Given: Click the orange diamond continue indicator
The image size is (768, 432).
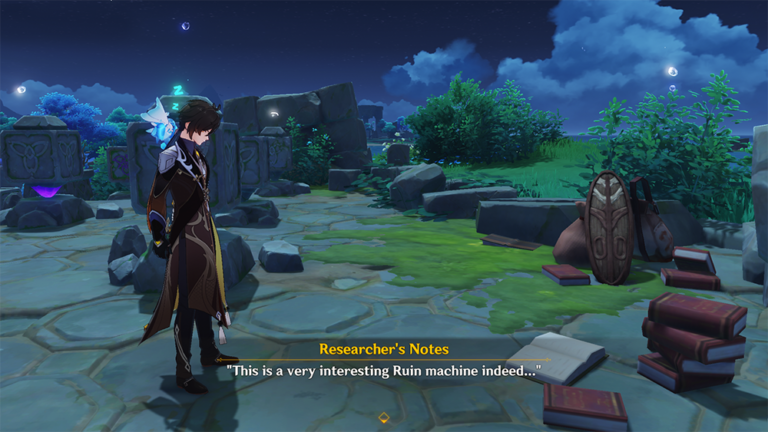Looking at the screenshot, I should [x=383, y=417].
